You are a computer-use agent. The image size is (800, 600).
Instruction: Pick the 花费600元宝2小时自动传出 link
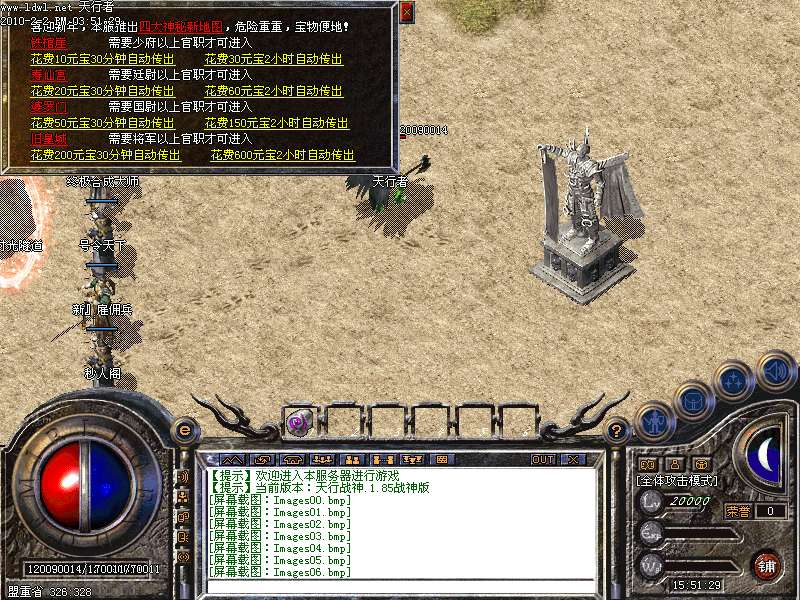pos(283,155)
